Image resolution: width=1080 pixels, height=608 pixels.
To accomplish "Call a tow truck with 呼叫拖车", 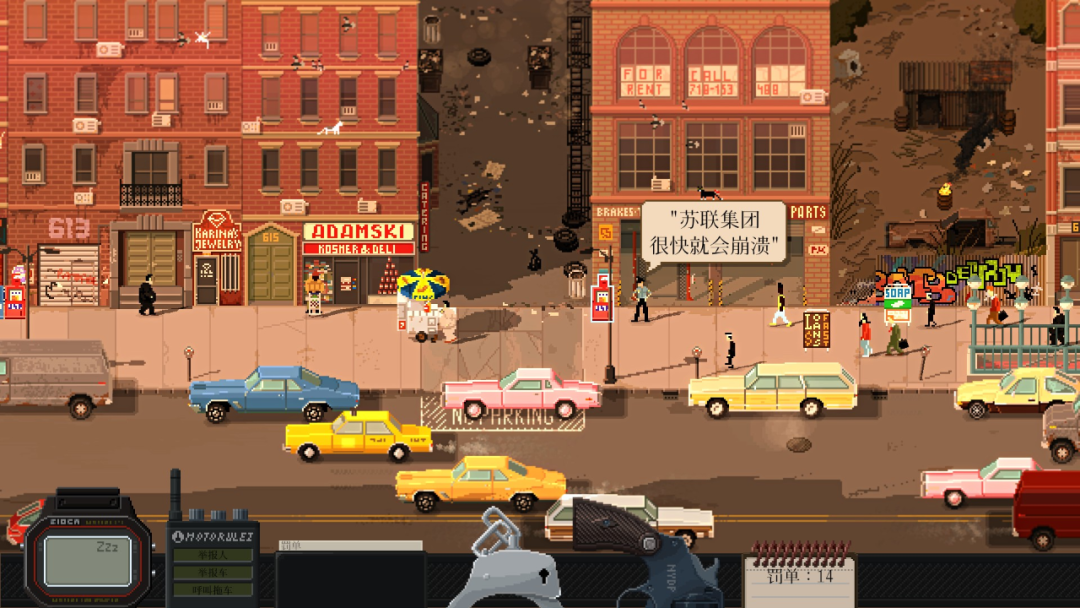I will 212,590.
